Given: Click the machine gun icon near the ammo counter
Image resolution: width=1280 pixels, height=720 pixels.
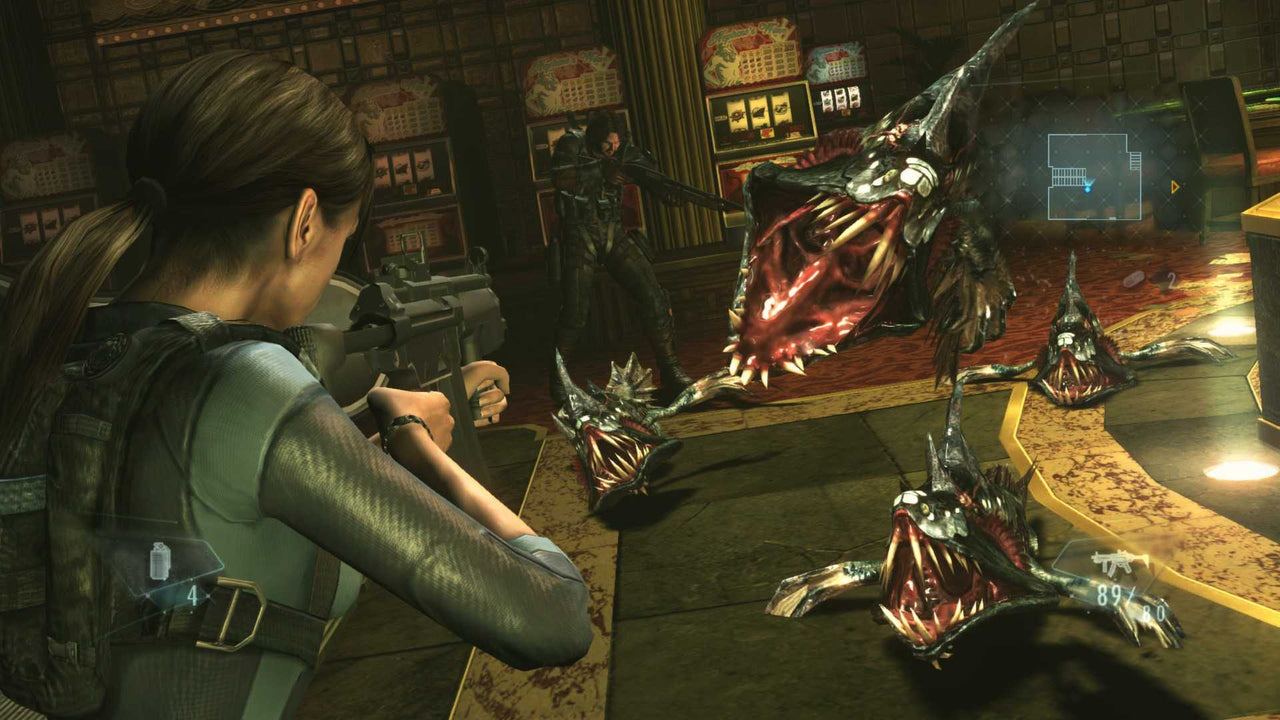Looking at the screenshot, I should 1120,562.
